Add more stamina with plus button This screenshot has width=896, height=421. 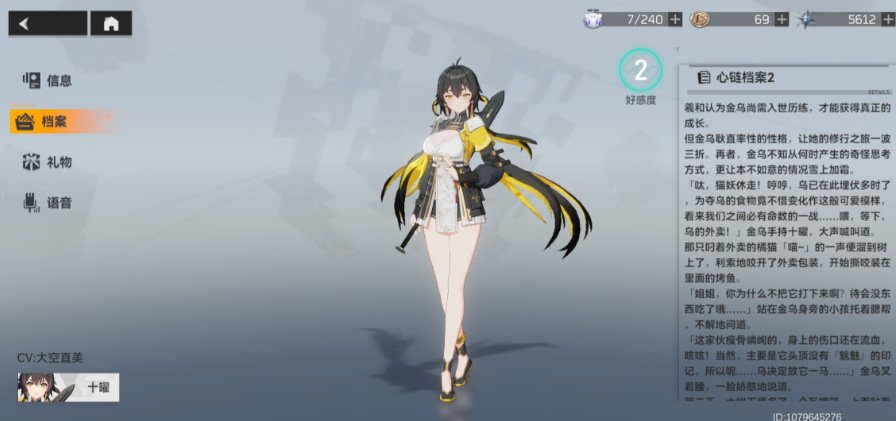tap(675, 19)
